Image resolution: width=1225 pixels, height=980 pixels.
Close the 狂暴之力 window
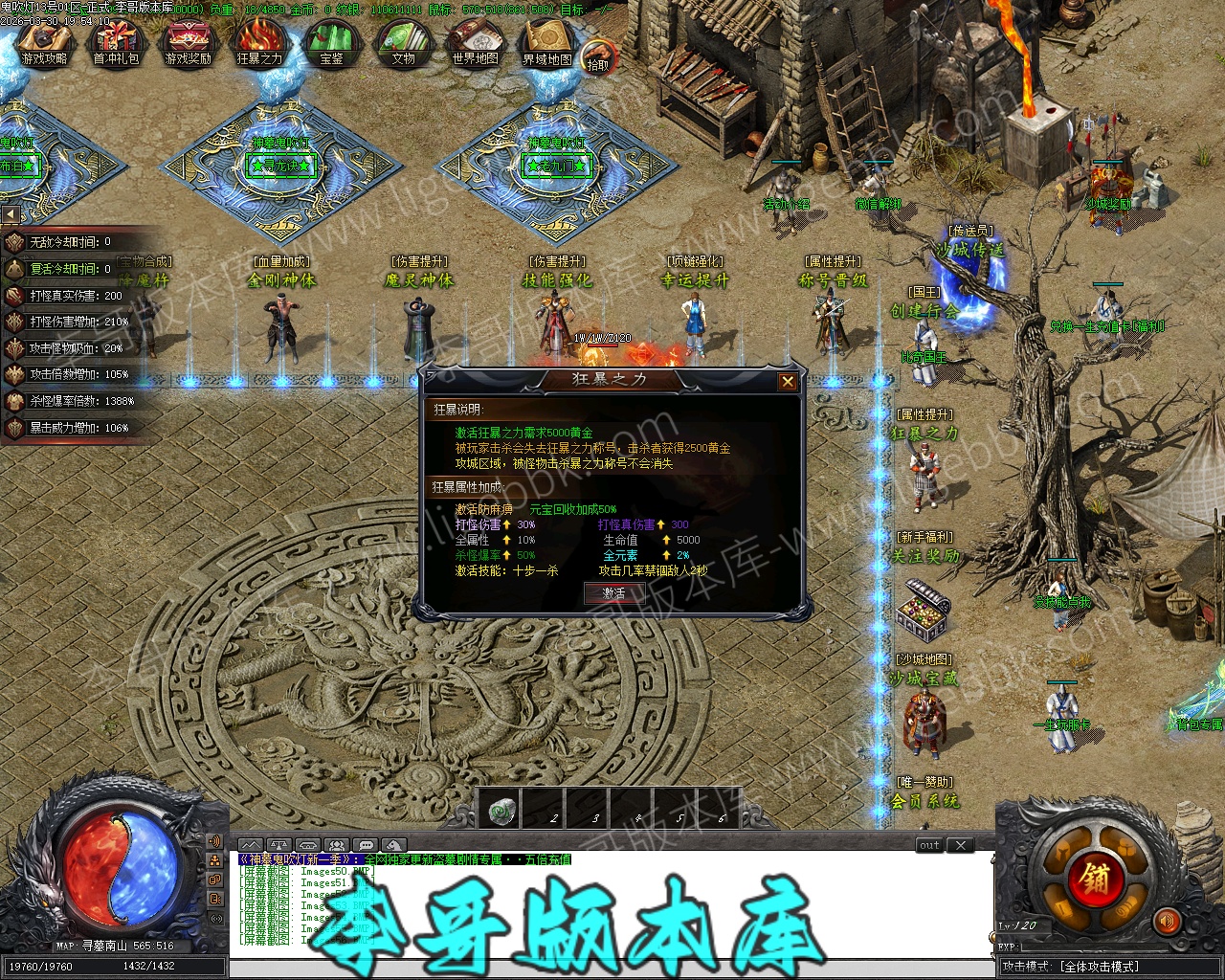[x=787, y=382]
